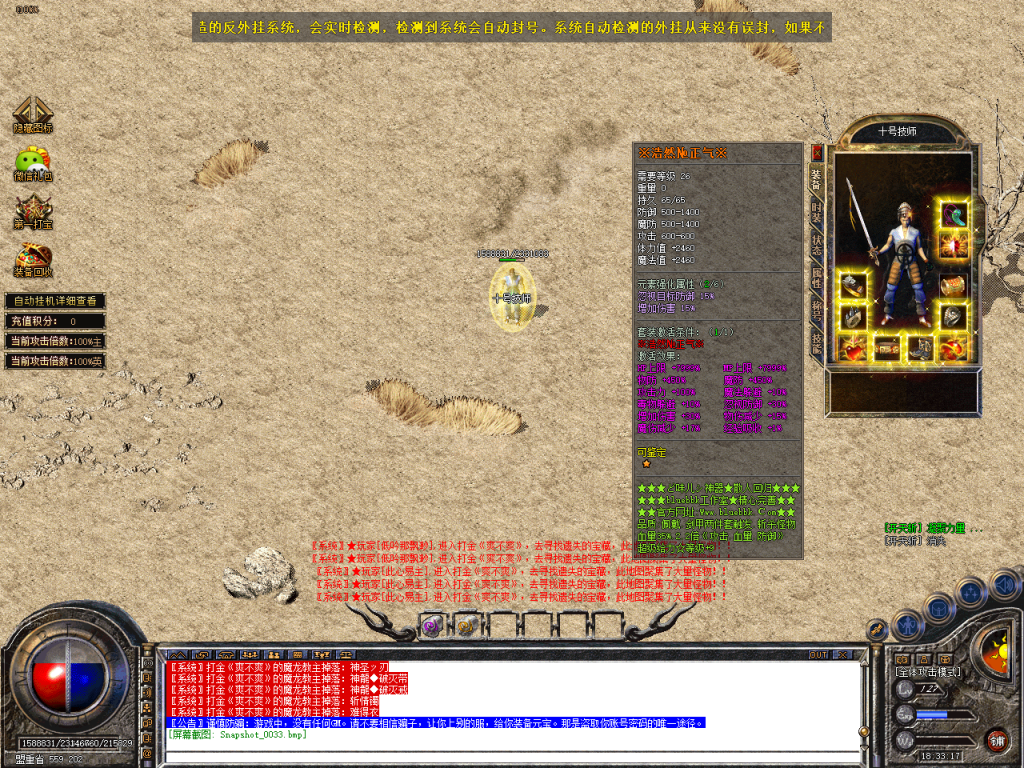This screenshot has width=1024, height=768.
Task: View 自动挂机详细查看 auto-hunt details
Action: [x=55, y=301]
